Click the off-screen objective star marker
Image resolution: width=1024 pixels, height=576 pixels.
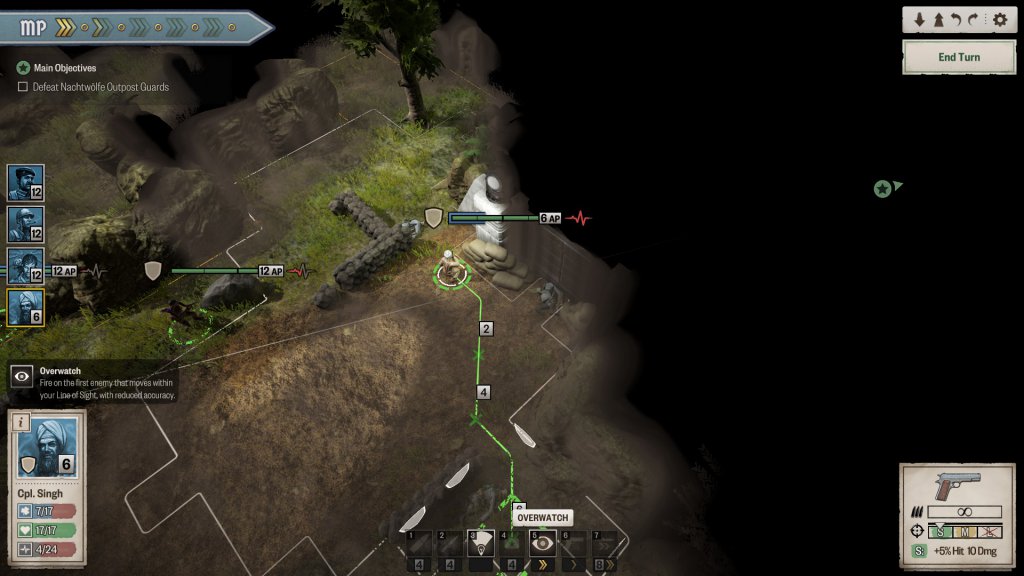pos(882,188)
